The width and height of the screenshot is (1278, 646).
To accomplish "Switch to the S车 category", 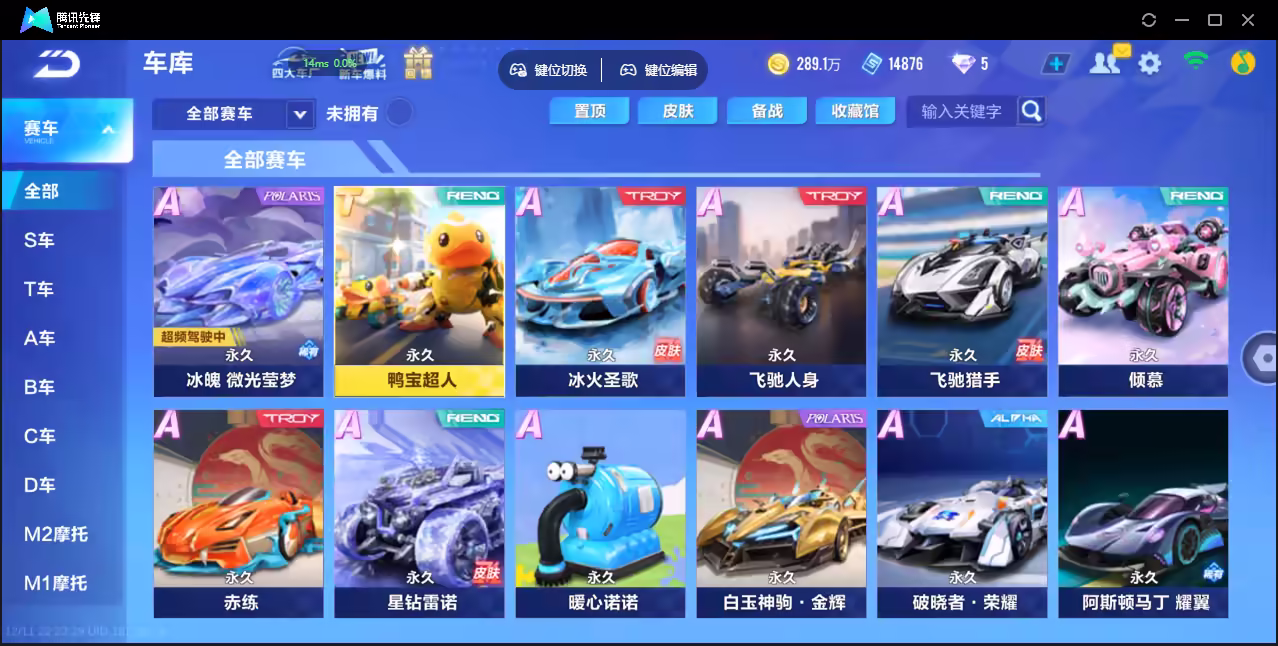I will coord(40,240).
